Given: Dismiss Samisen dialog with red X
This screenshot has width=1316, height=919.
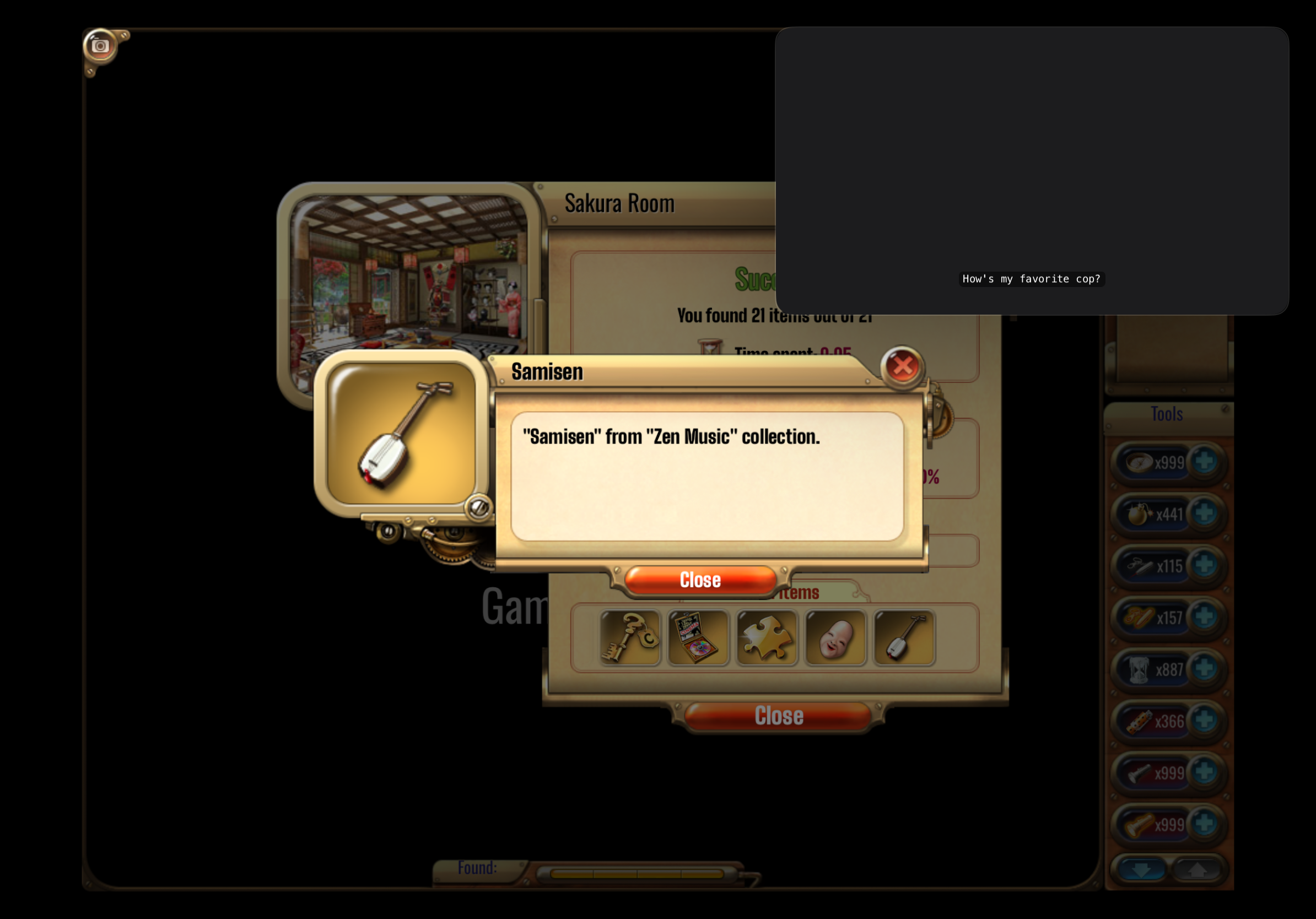Looking at the screenshot, I should [902, 366].
